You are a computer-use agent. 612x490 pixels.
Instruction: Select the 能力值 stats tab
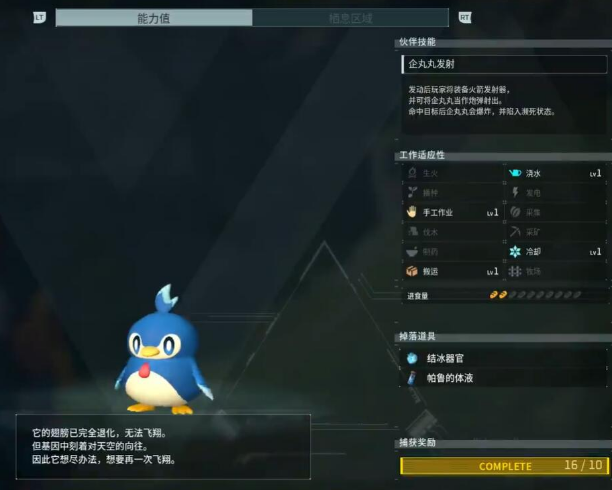pos(154,18)
